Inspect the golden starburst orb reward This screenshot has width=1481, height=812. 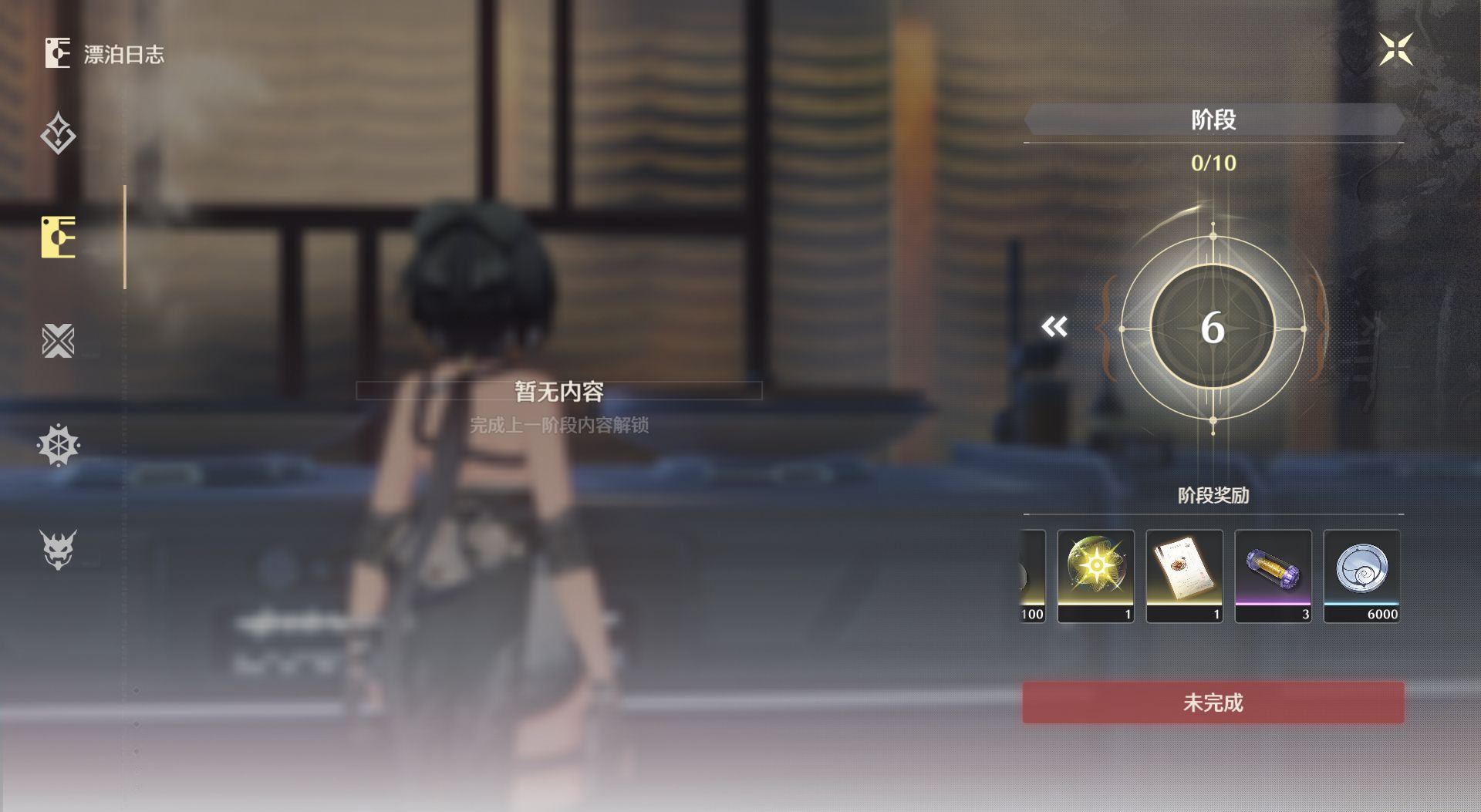coord(1095,575)
